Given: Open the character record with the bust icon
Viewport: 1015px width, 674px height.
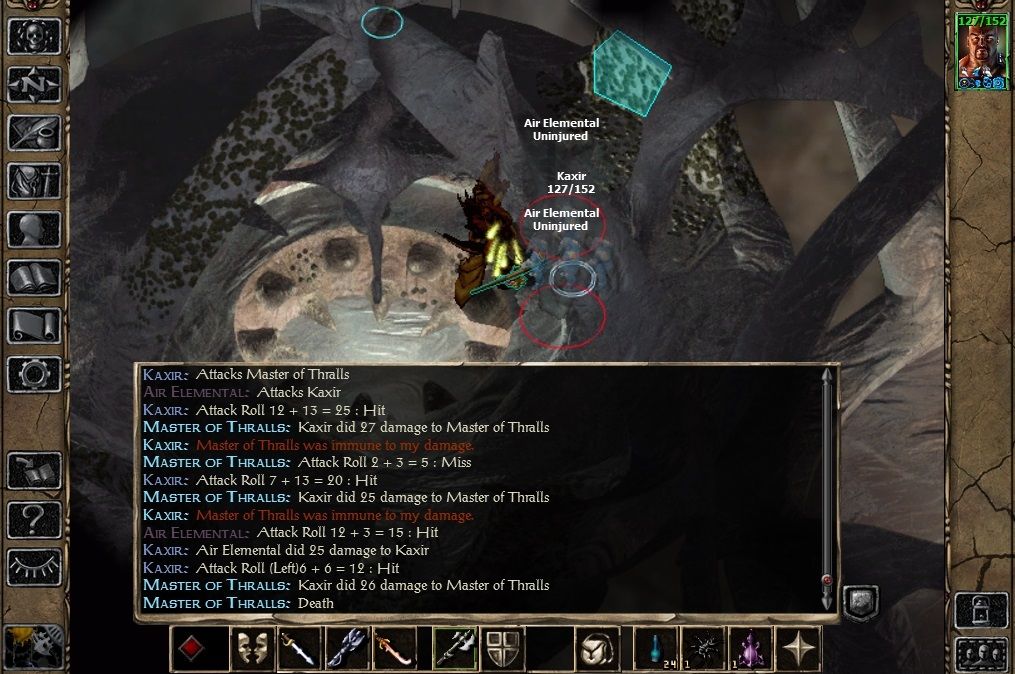Looking at the screenshot, I should point(34,229).
